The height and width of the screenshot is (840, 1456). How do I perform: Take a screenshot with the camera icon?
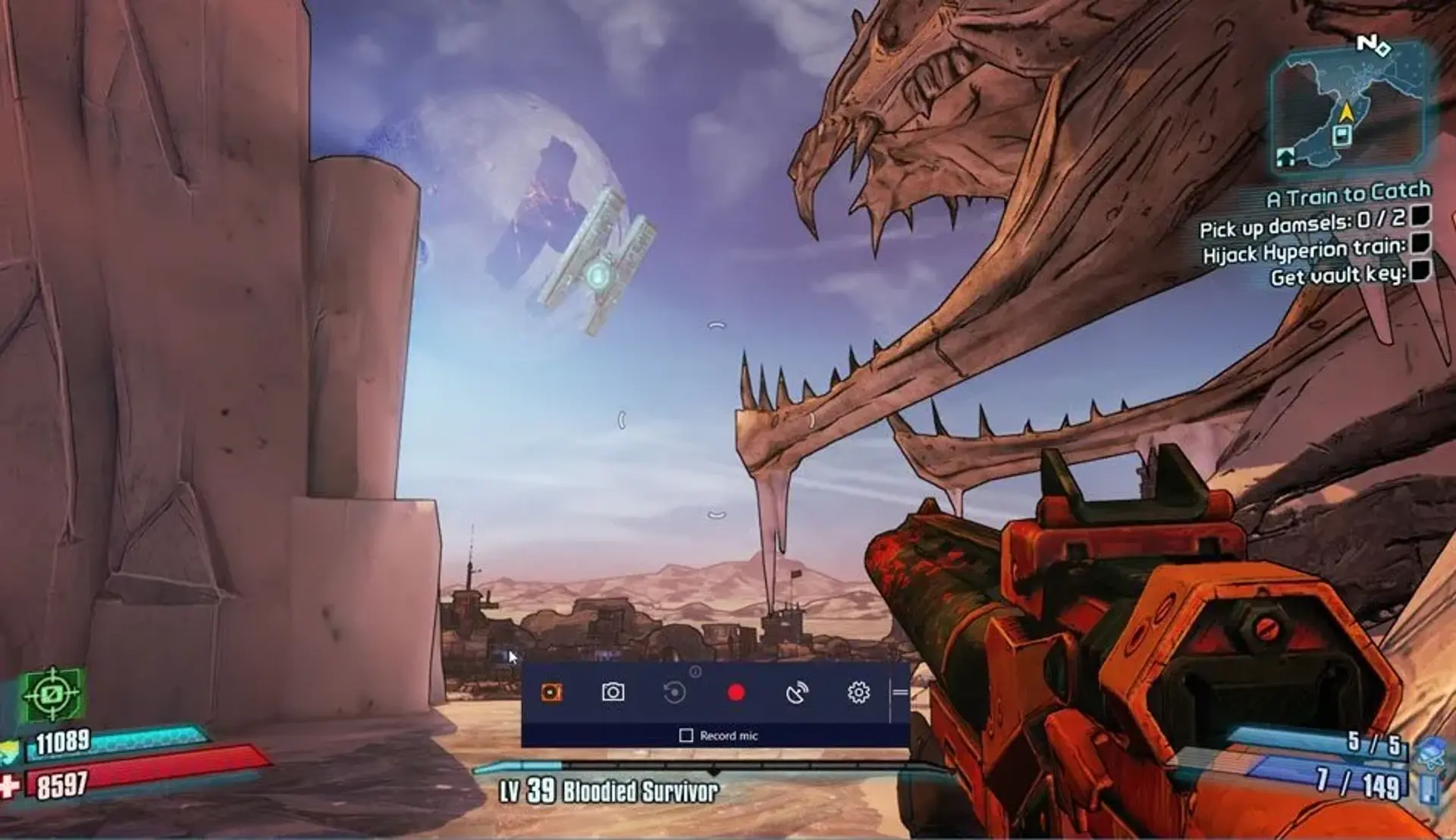coord(613,691)
